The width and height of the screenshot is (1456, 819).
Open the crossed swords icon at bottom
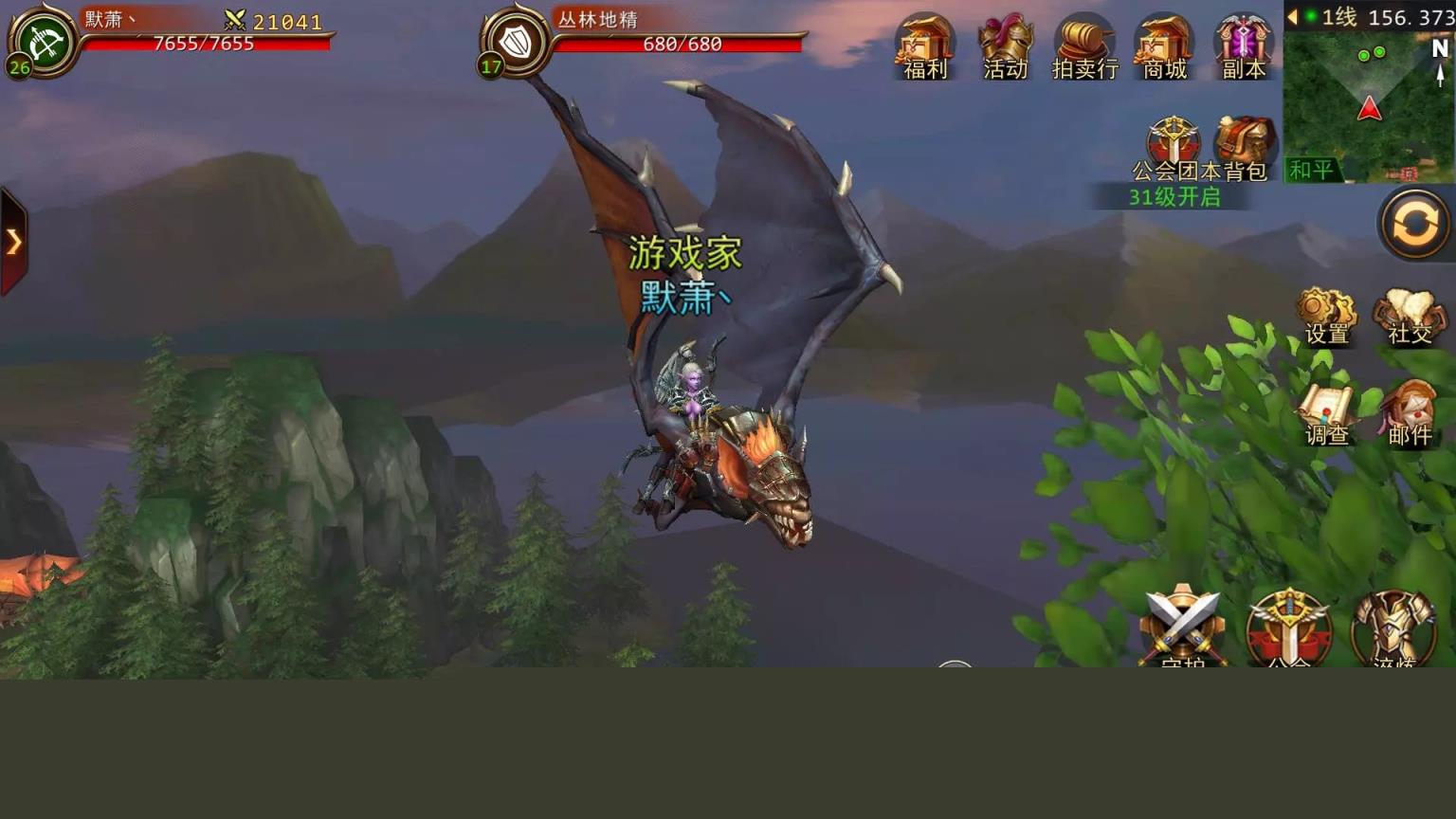pos(1182,626)
